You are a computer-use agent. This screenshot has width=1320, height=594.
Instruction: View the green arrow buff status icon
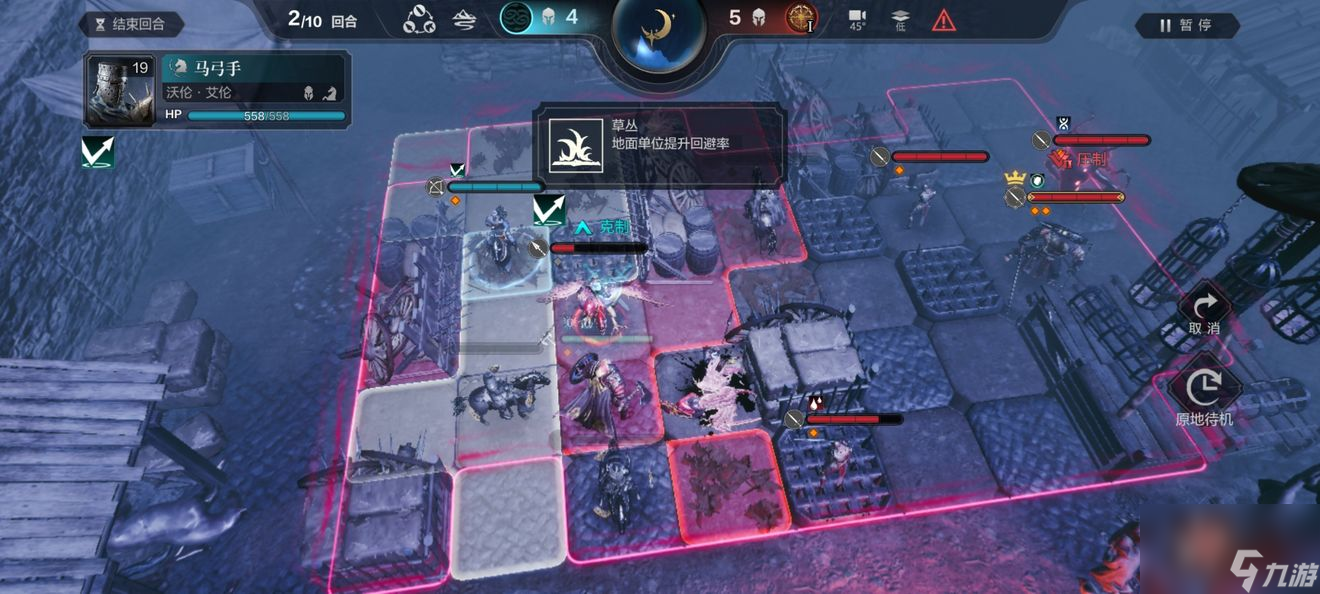pyautogui.click(x=98, y=152)
